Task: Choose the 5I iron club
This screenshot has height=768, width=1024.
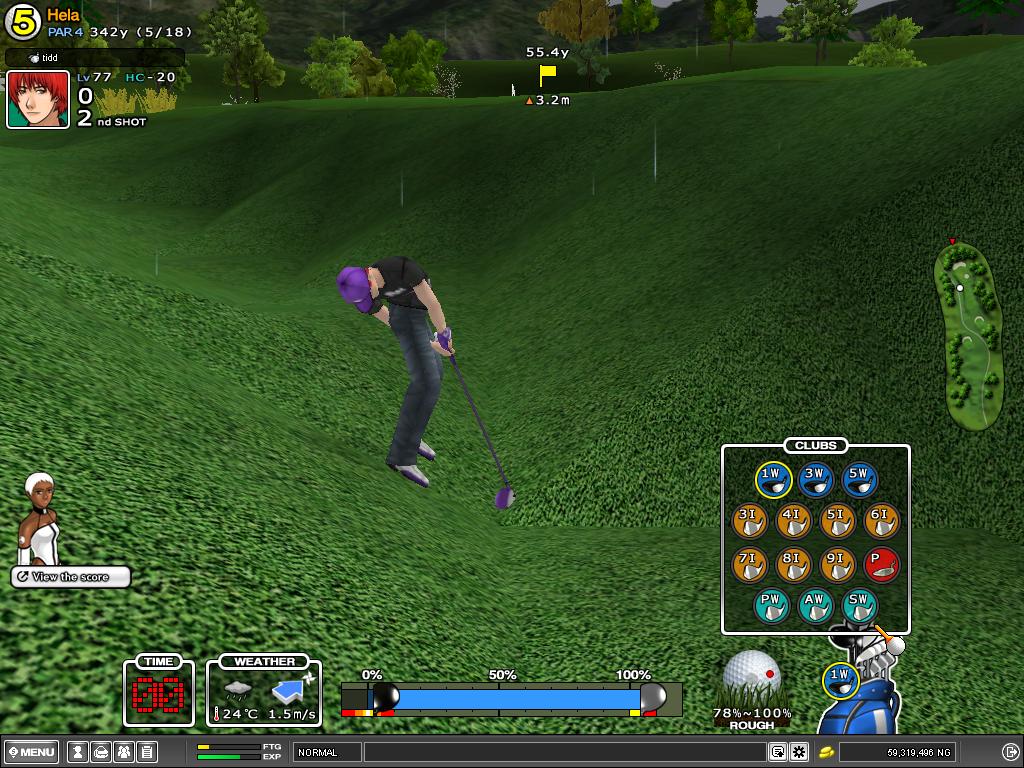Action: tap(838, 522)
